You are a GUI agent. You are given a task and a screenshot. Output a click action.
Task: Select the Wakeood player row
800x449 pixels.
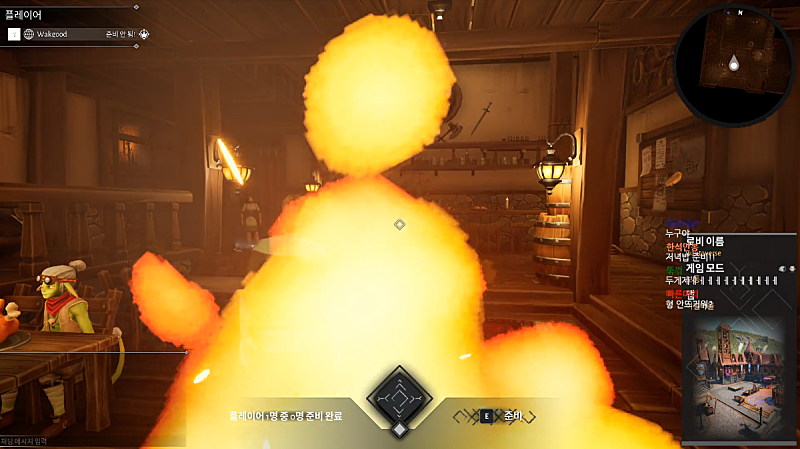coord(78,34)
